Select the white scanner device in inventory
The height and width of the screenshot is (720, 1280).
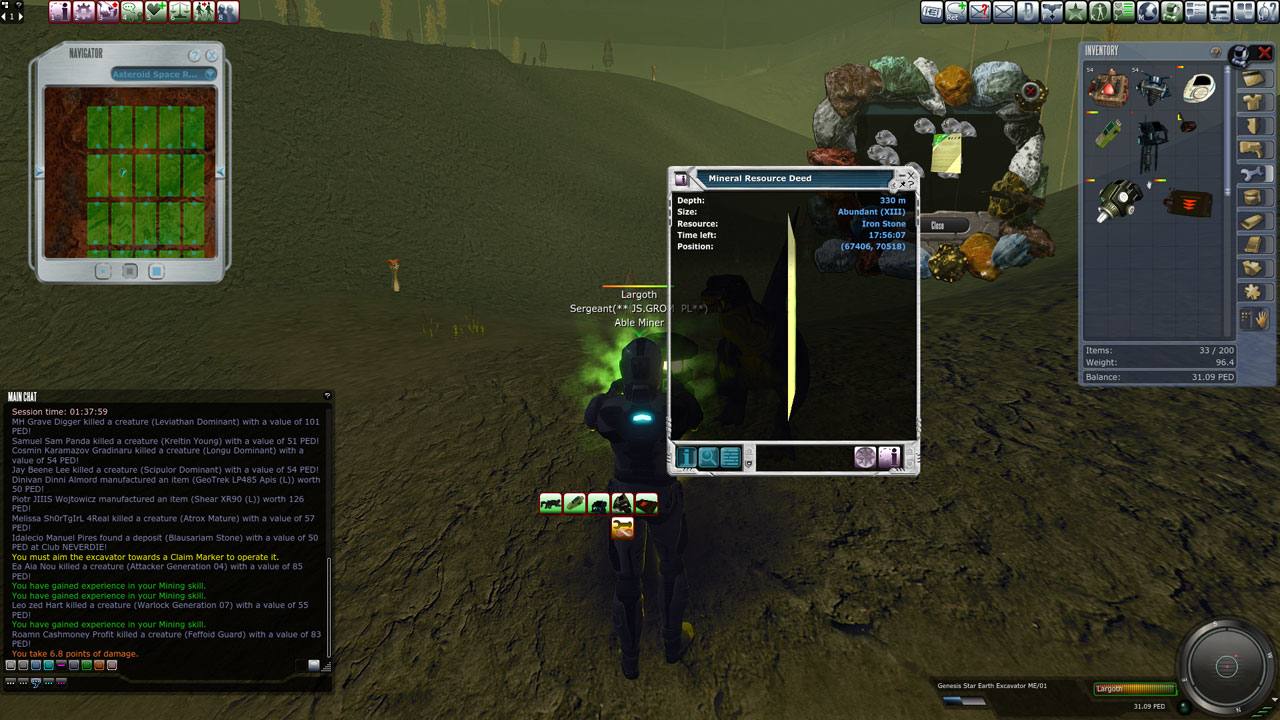coord(1199,88)
